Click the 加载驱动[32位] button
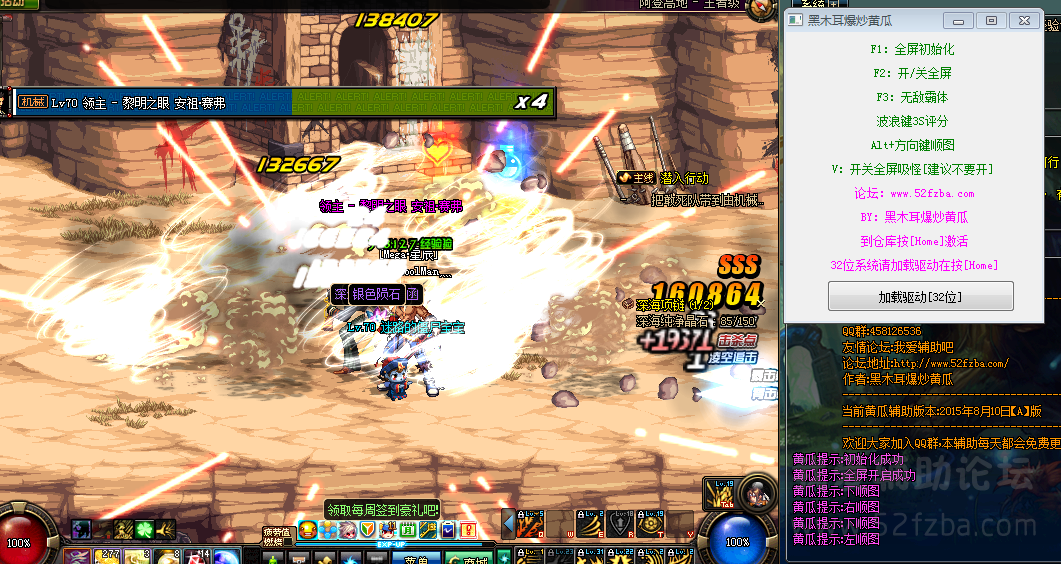Screen dimensions: 1061x564 (920, 297)
